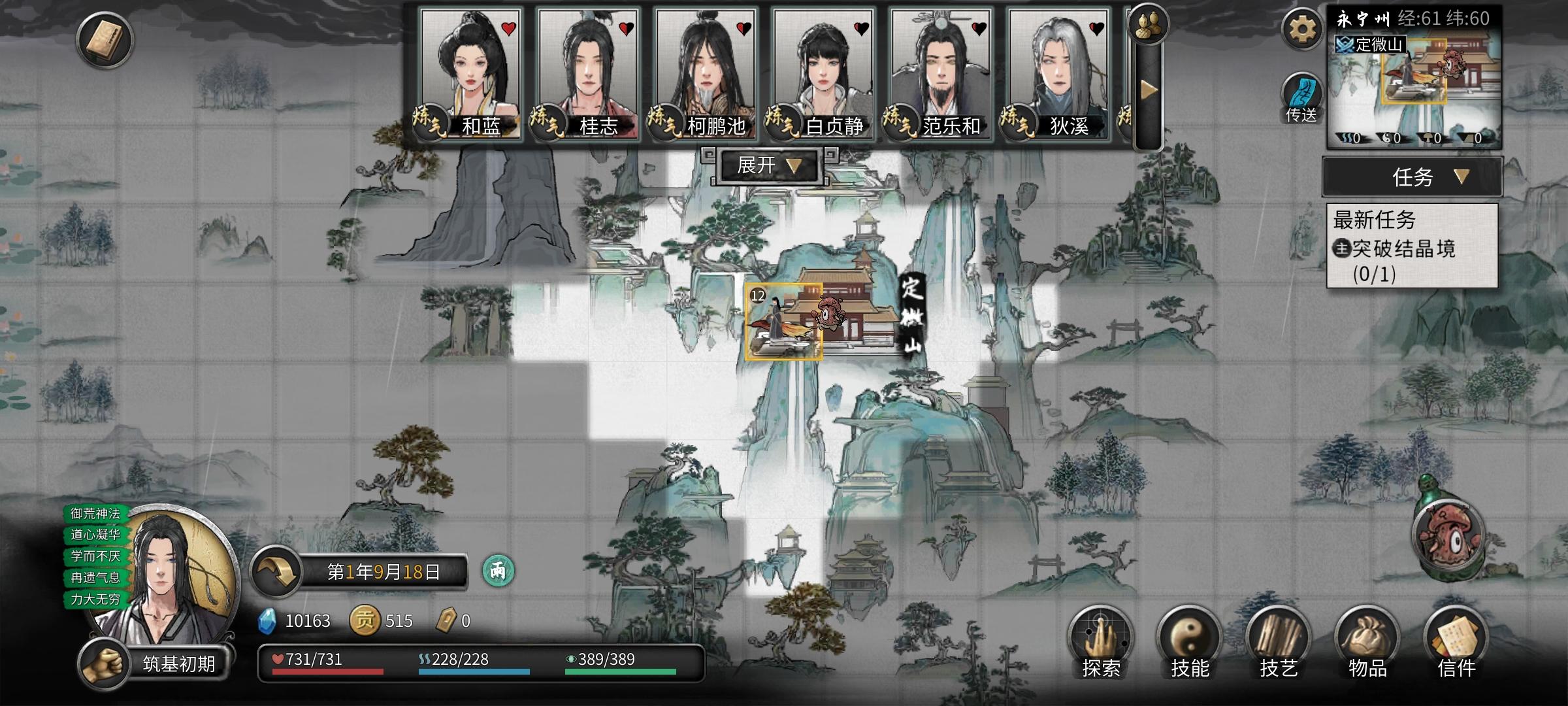This screenshot has width=1568, height=706.
Task: Show next characters with arrow button
Action: pyautogui.click(x=1149, y=90)
